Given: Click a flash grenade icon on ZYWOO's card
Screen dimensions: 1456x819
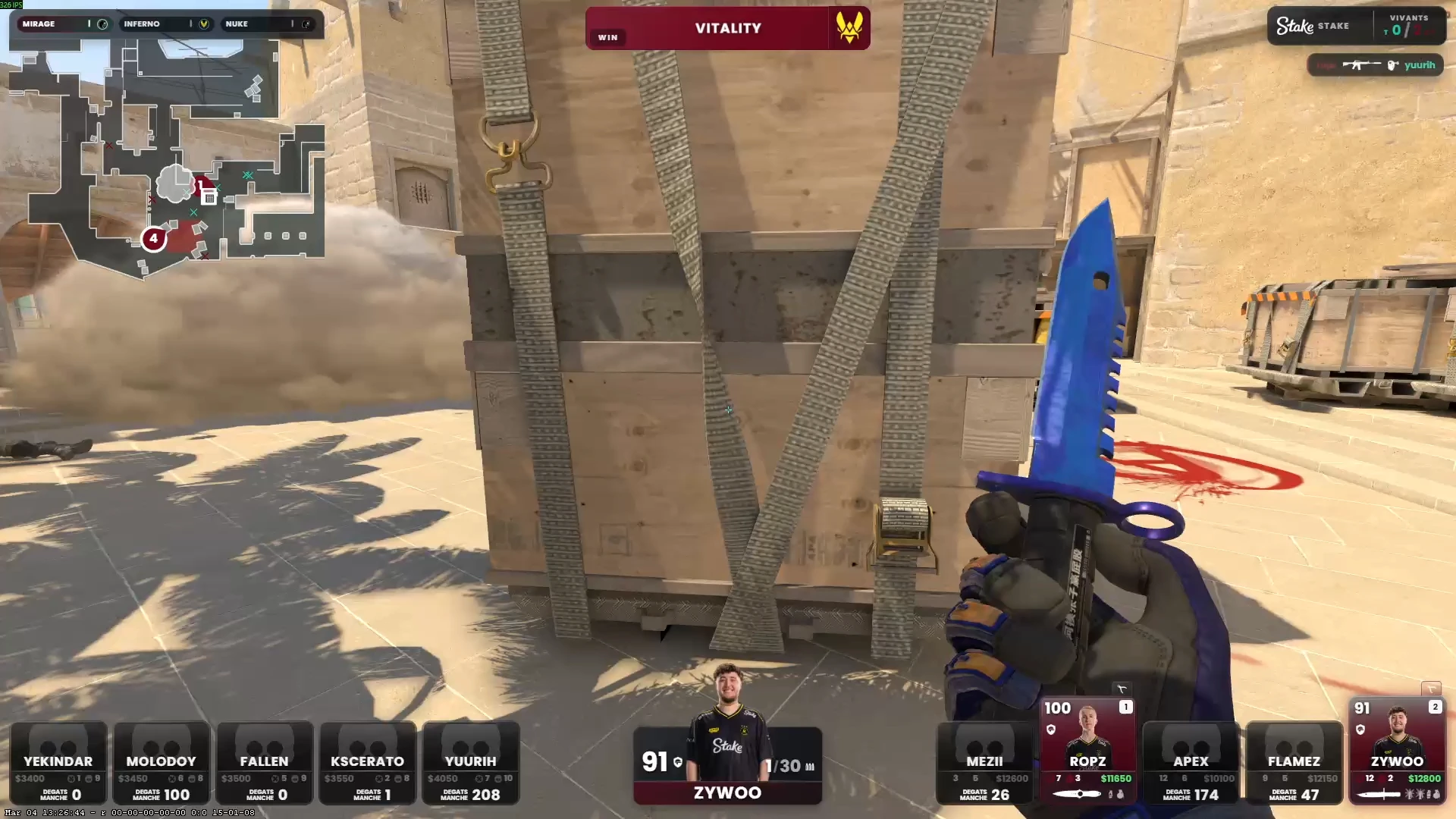Looking at the screenshot, I should (x=1409, y=794).
